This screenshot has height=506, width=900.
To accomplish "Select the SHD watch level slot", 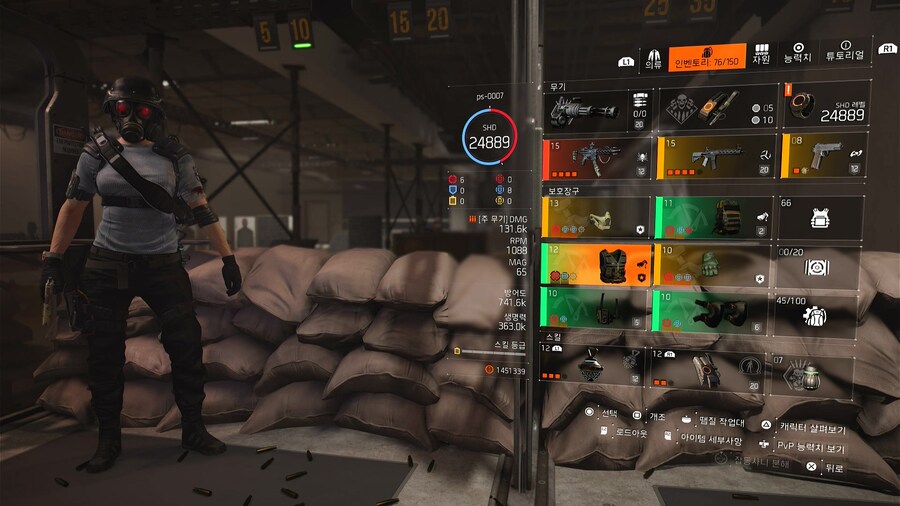I will 825,106.
